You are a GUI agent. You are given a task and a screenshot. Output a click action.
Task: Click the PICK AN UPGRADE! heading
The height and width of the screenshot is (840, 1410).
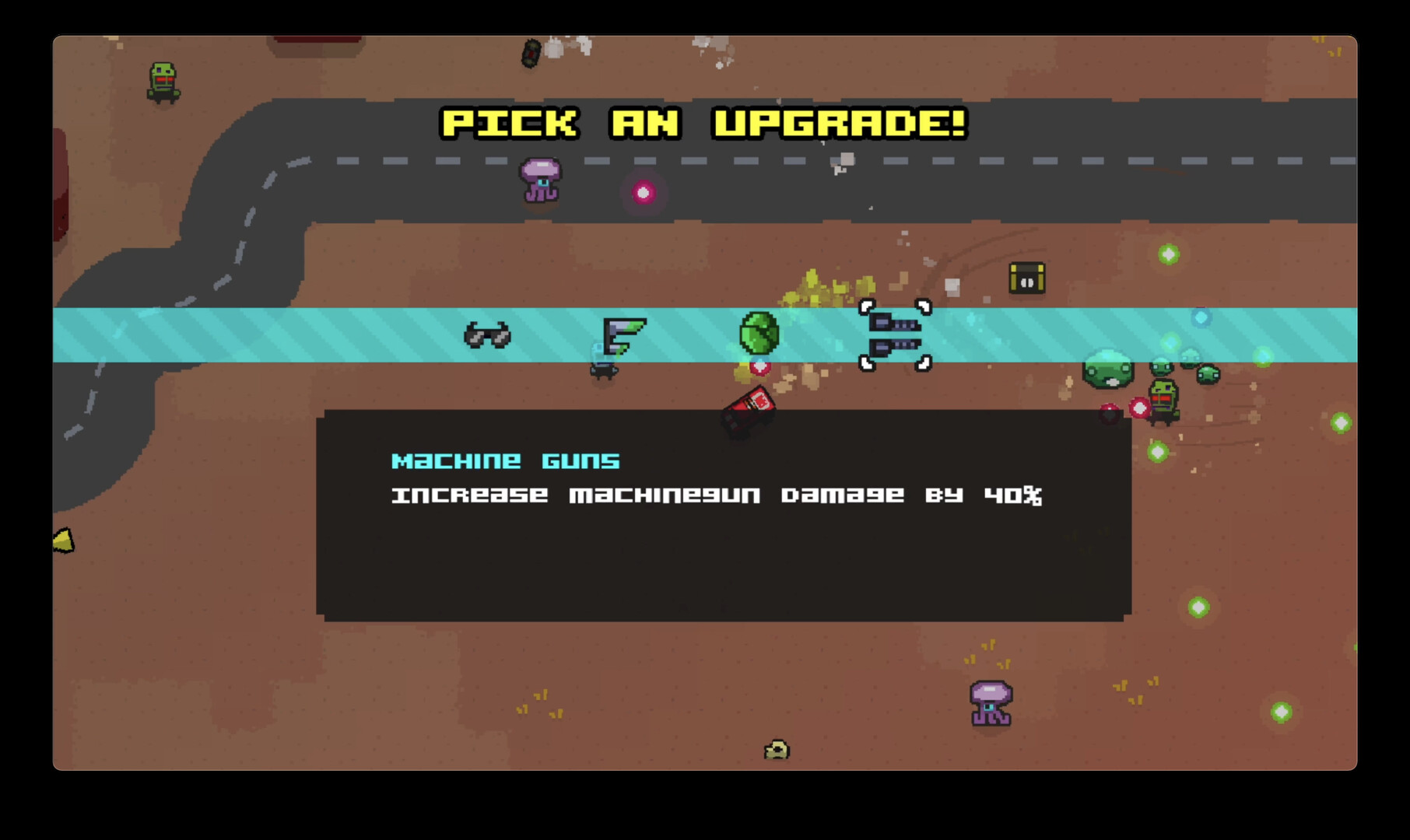click(x=704, y=122)
